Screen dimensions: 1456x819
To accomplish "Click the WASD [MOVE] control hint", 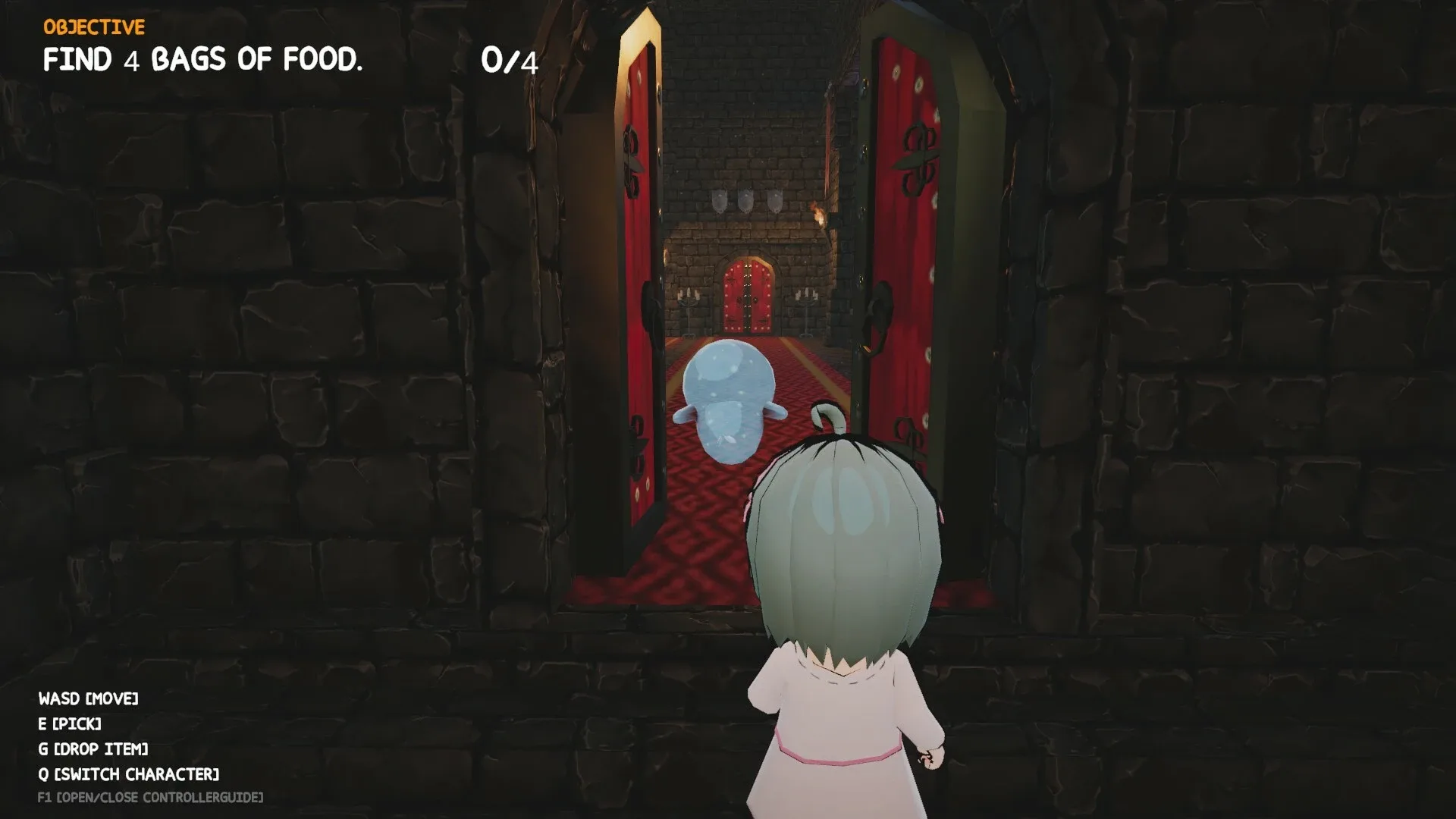I will click(89, 700).
